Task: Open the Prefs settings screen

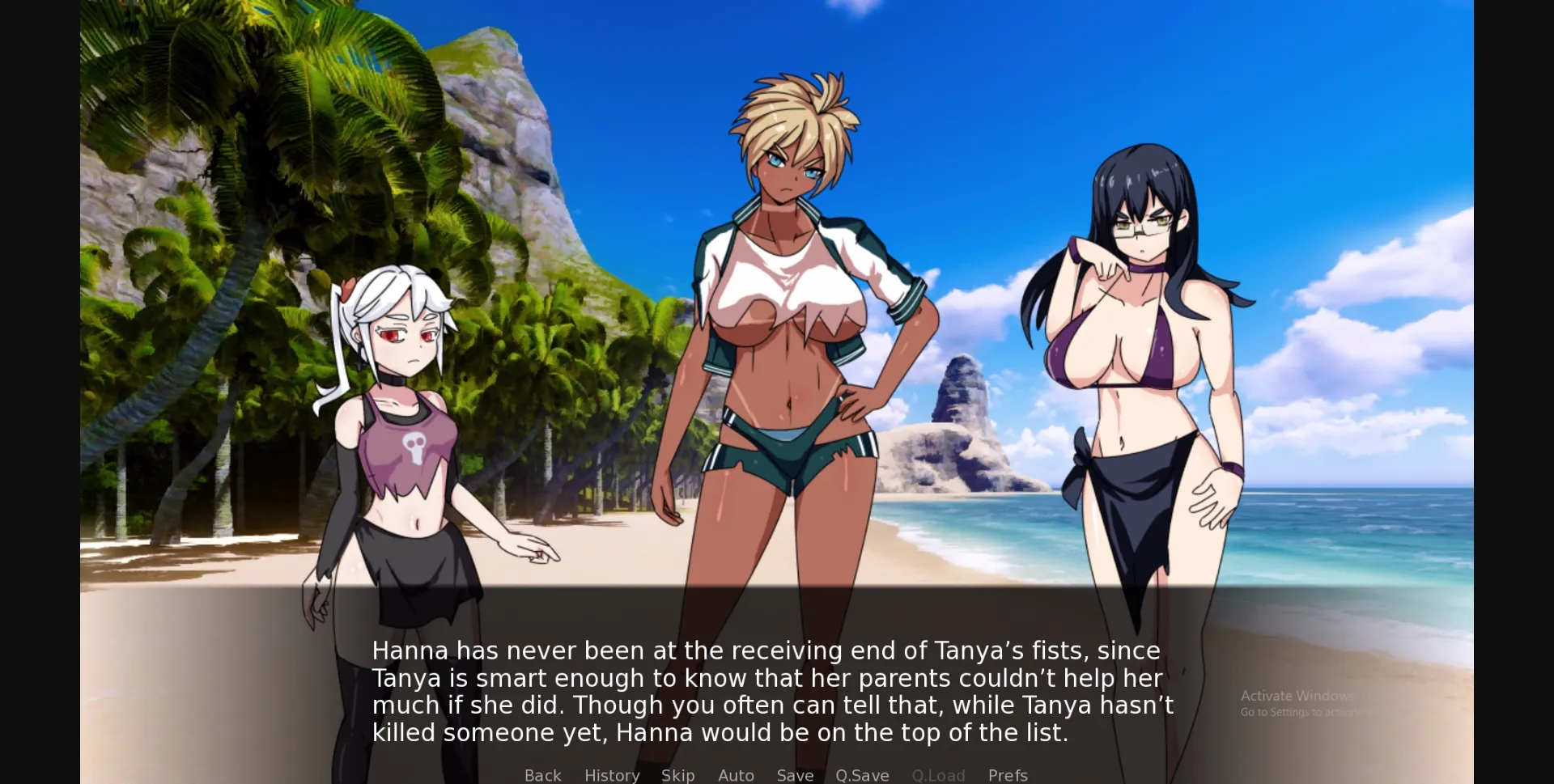Action: (x=1008, y=775)
